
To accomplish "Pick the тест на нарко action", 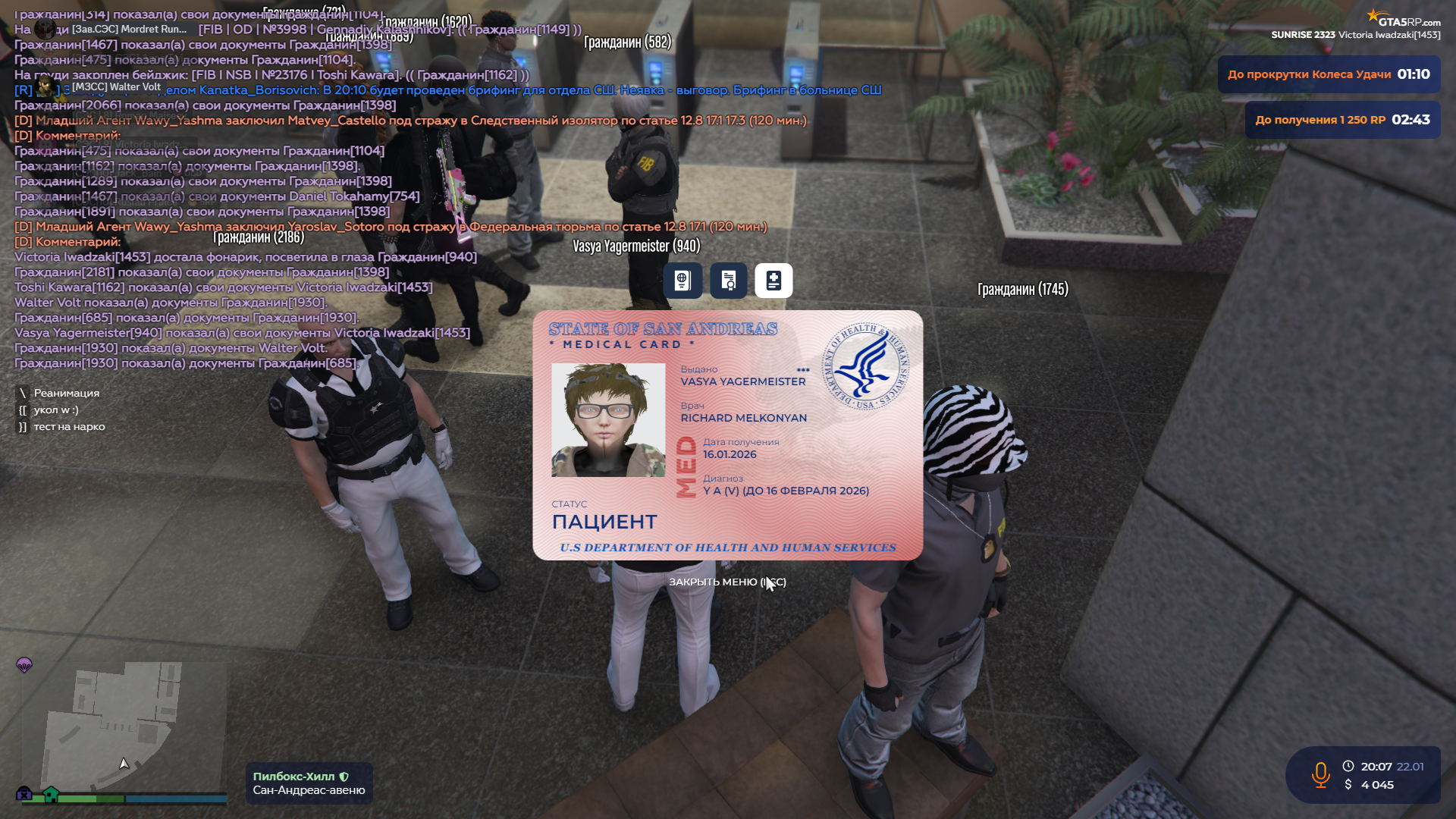I will [69, 426].
